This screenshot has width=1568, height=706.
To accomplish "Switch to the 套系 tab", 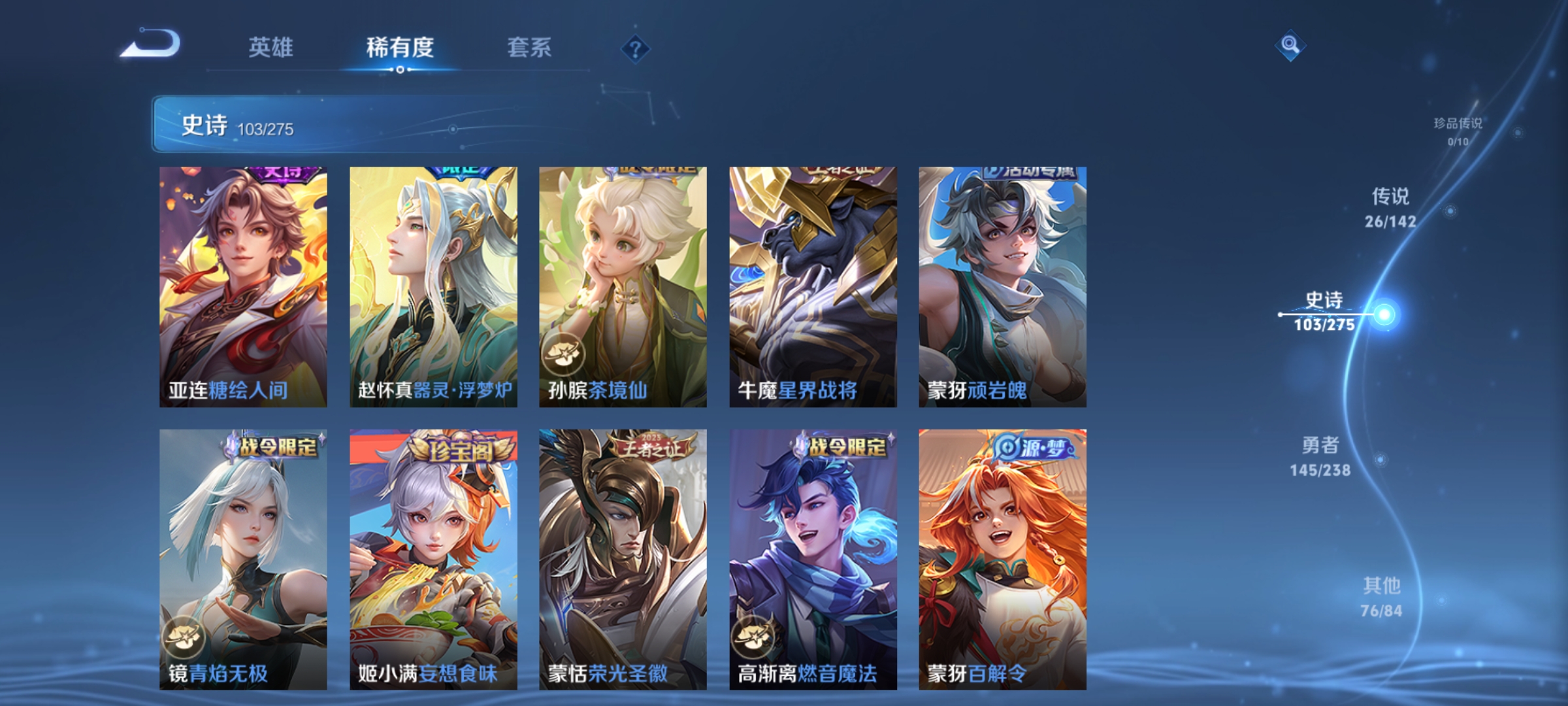I will coord(531,47).
